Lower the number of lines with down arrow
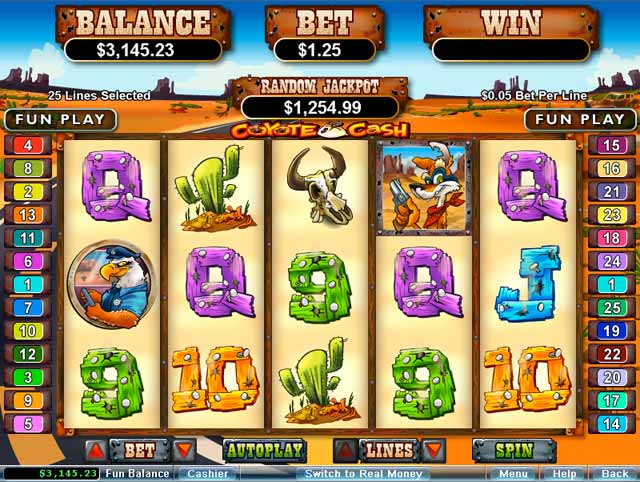 (432, 451)
